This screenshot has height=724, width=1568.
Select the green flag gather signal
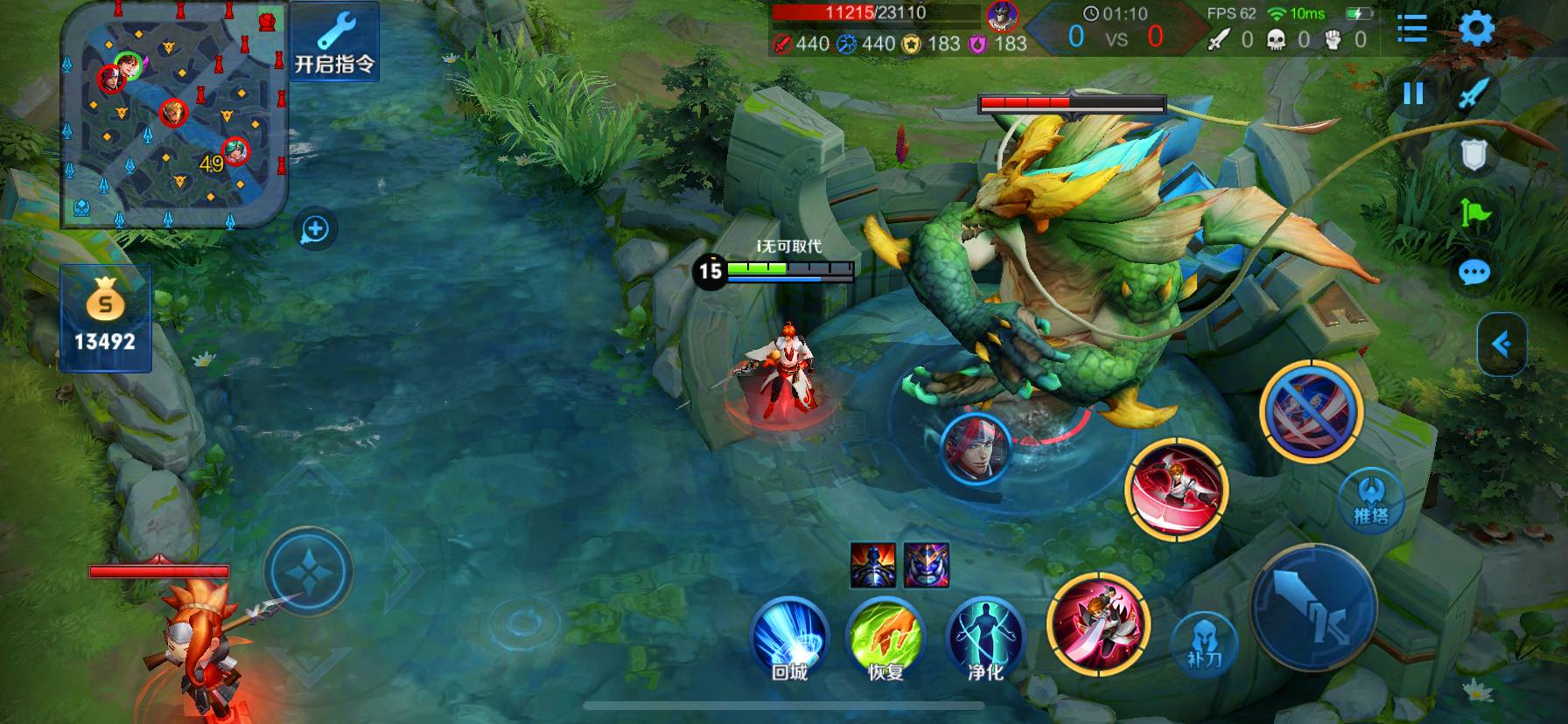click(1474, 213)
